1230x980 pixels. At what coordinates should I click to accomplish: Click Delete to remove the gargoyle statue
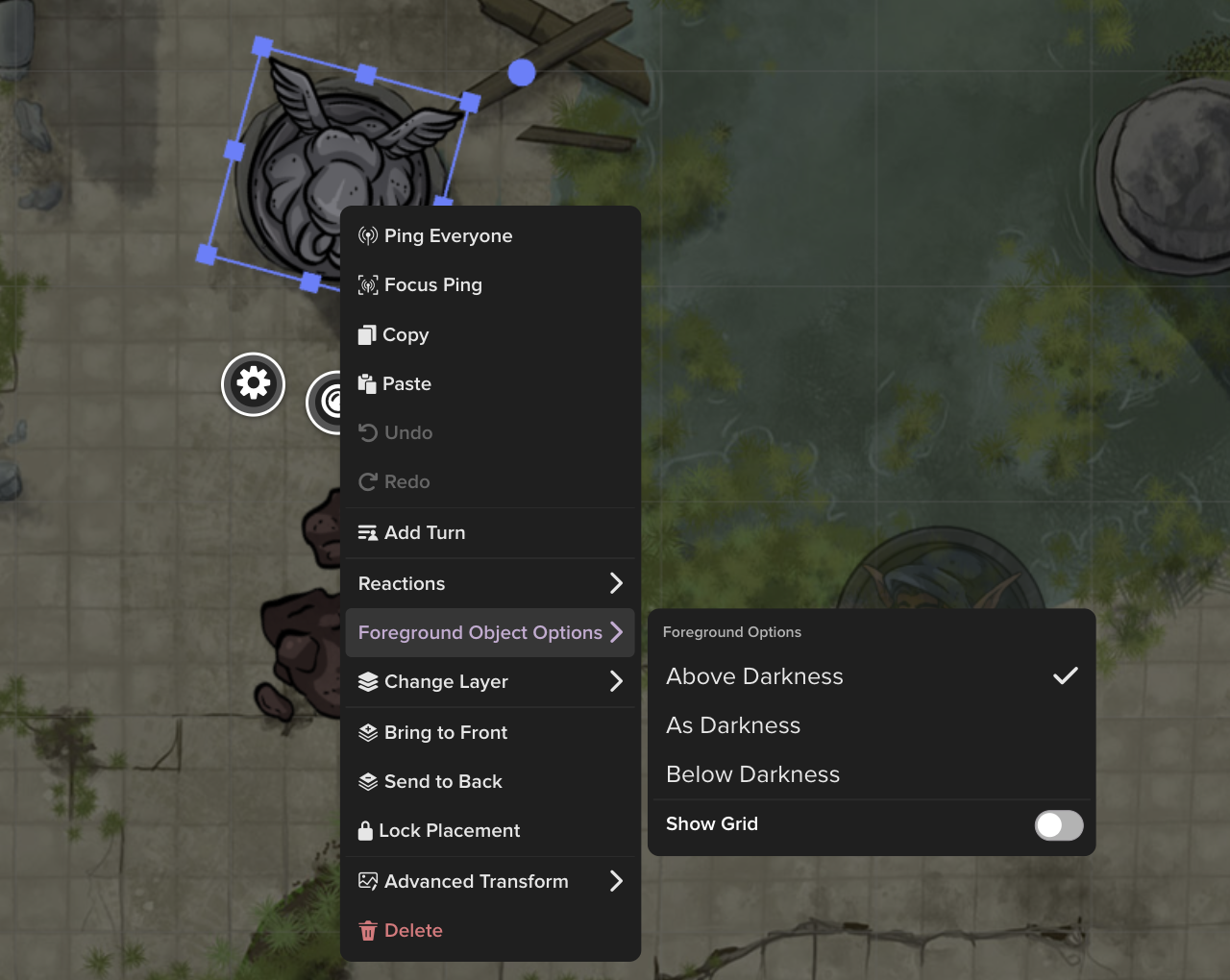(x=413, y=930)
